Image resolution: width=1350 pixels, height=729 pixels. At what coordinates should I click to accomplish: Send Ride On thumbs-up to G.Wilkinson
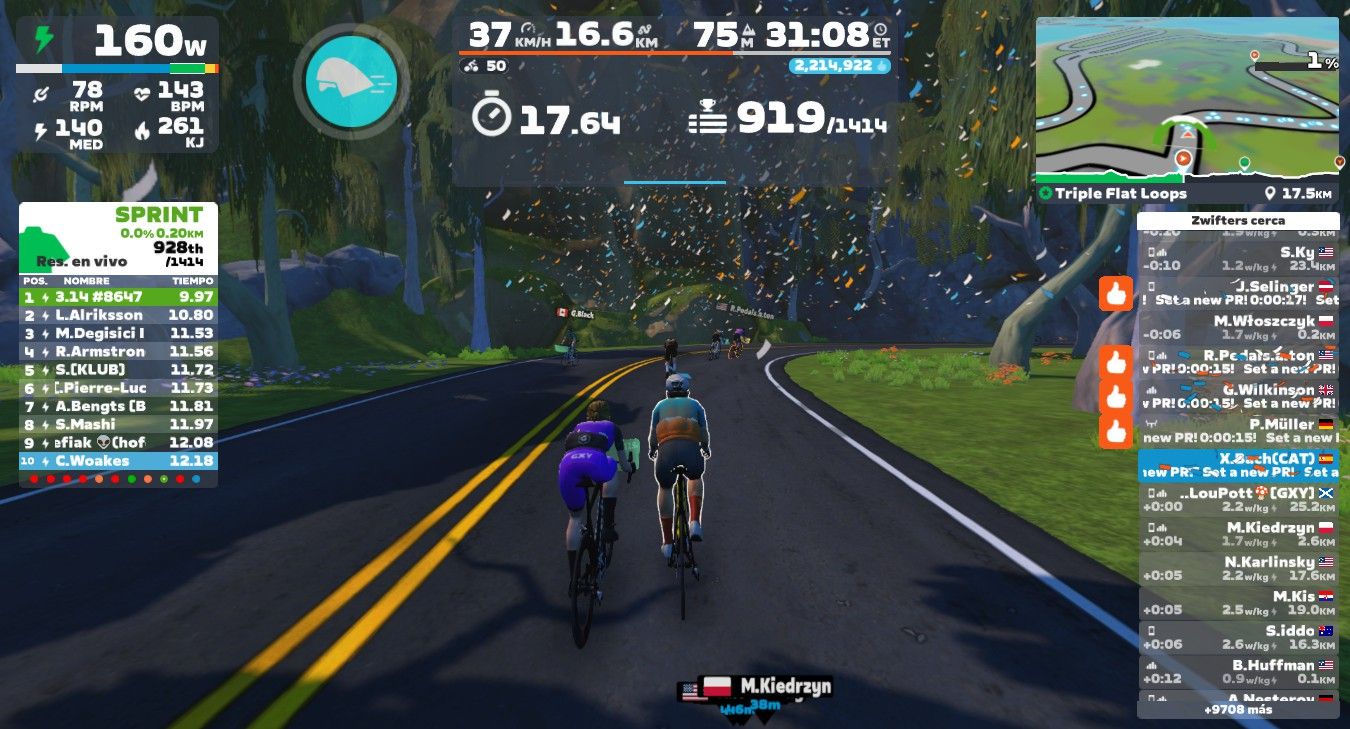click(1115, 397)
